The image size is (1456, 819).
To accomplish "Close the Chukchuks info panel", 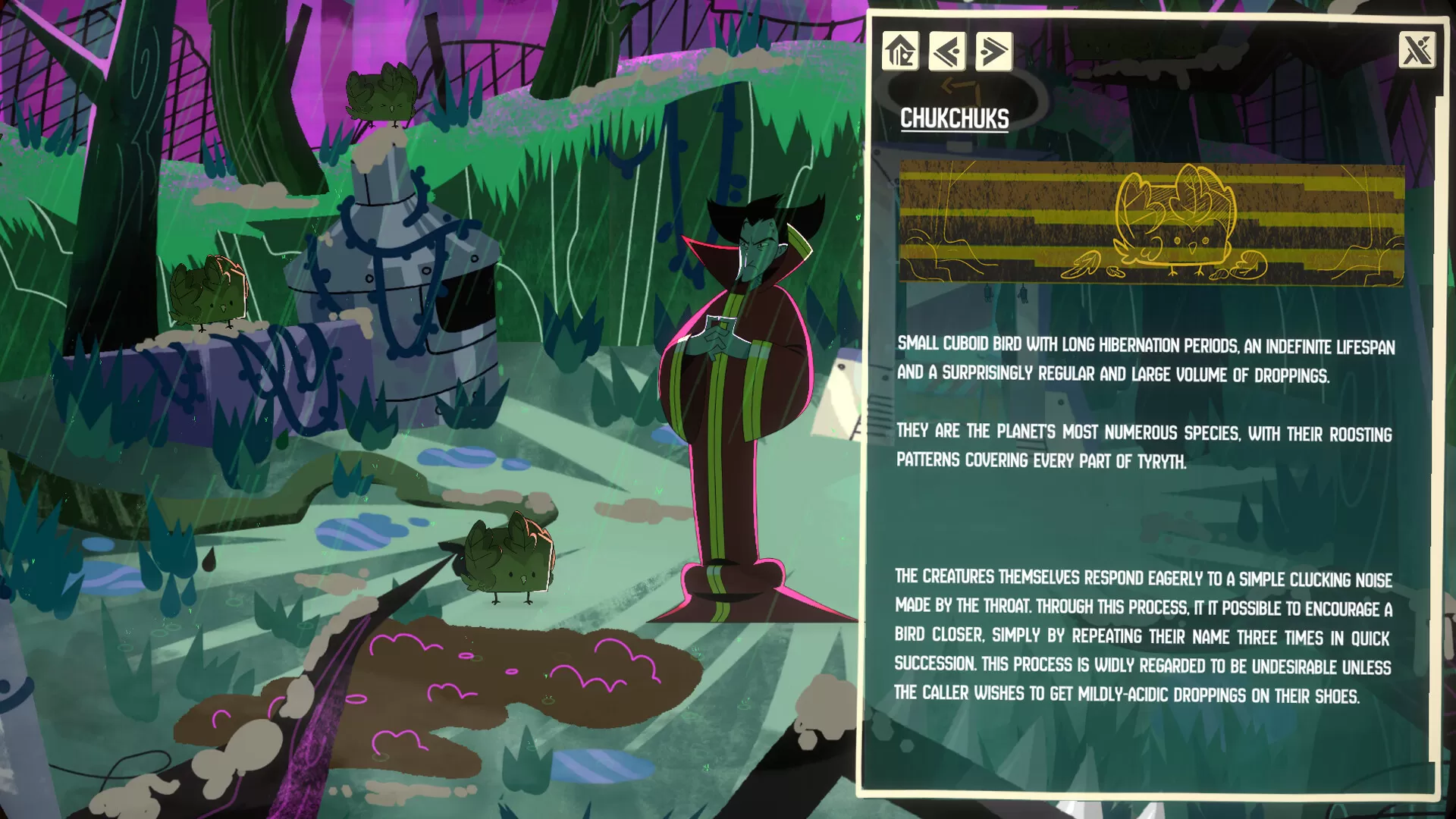I will tap(1417, 51).
